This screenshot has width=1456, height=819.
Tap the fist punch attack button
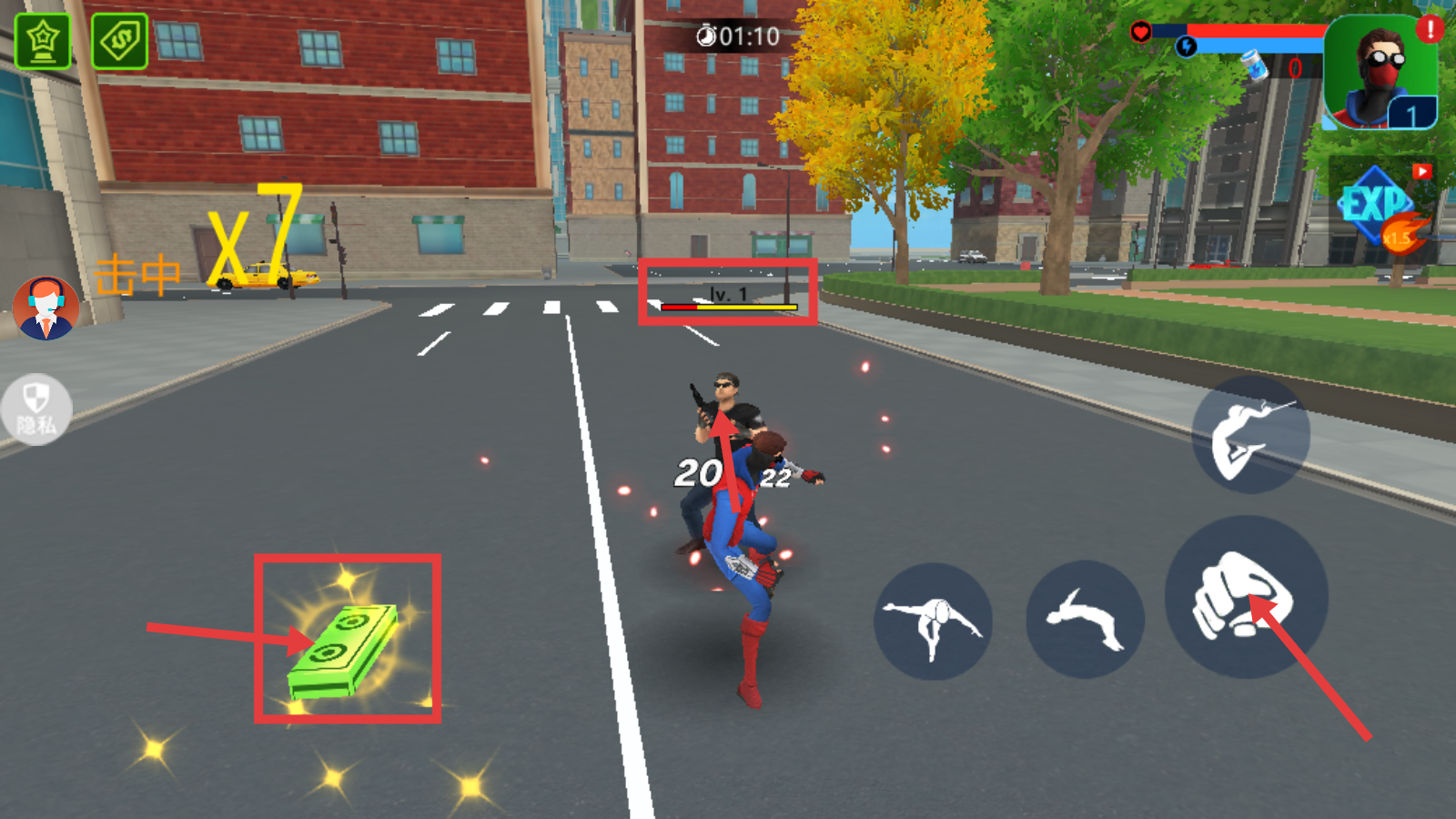click(x=1246, y=597)
